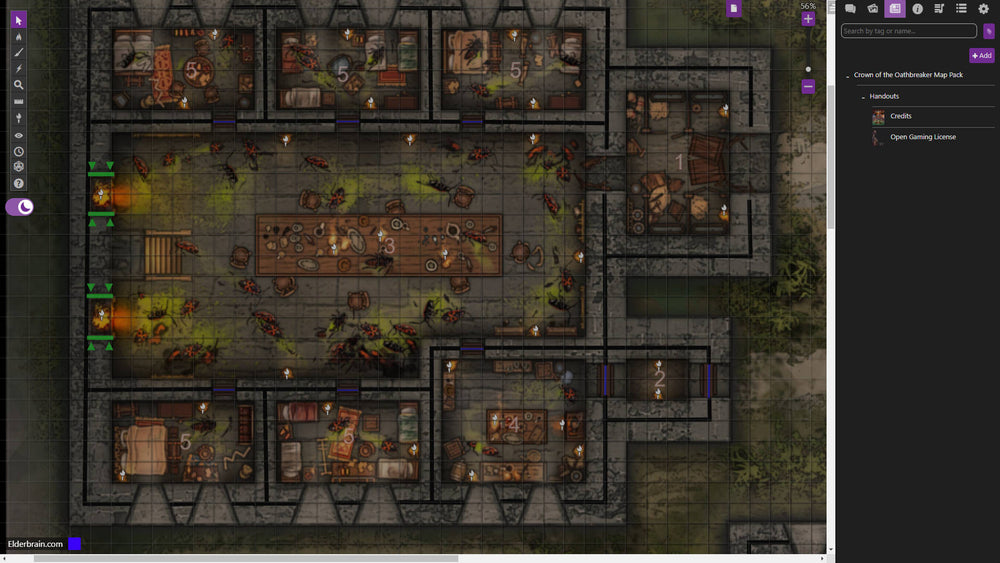Open the page toolbar button
Image resolution: width=1000 pixels, height=563 pixels.
[733, 8]
